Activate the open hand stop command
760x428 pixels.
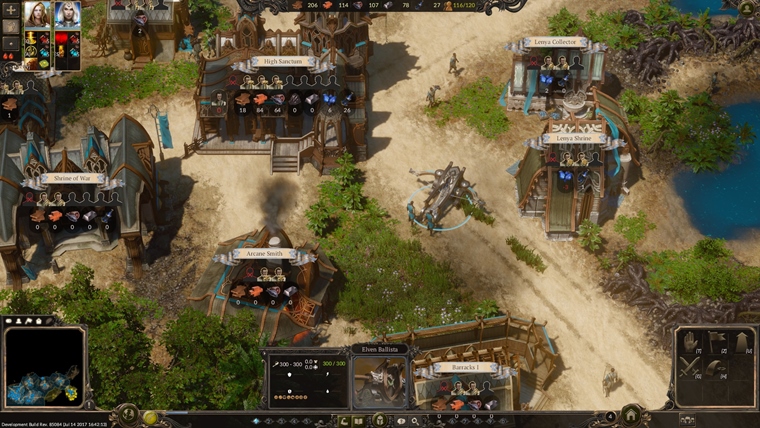(x=690, y=343)
